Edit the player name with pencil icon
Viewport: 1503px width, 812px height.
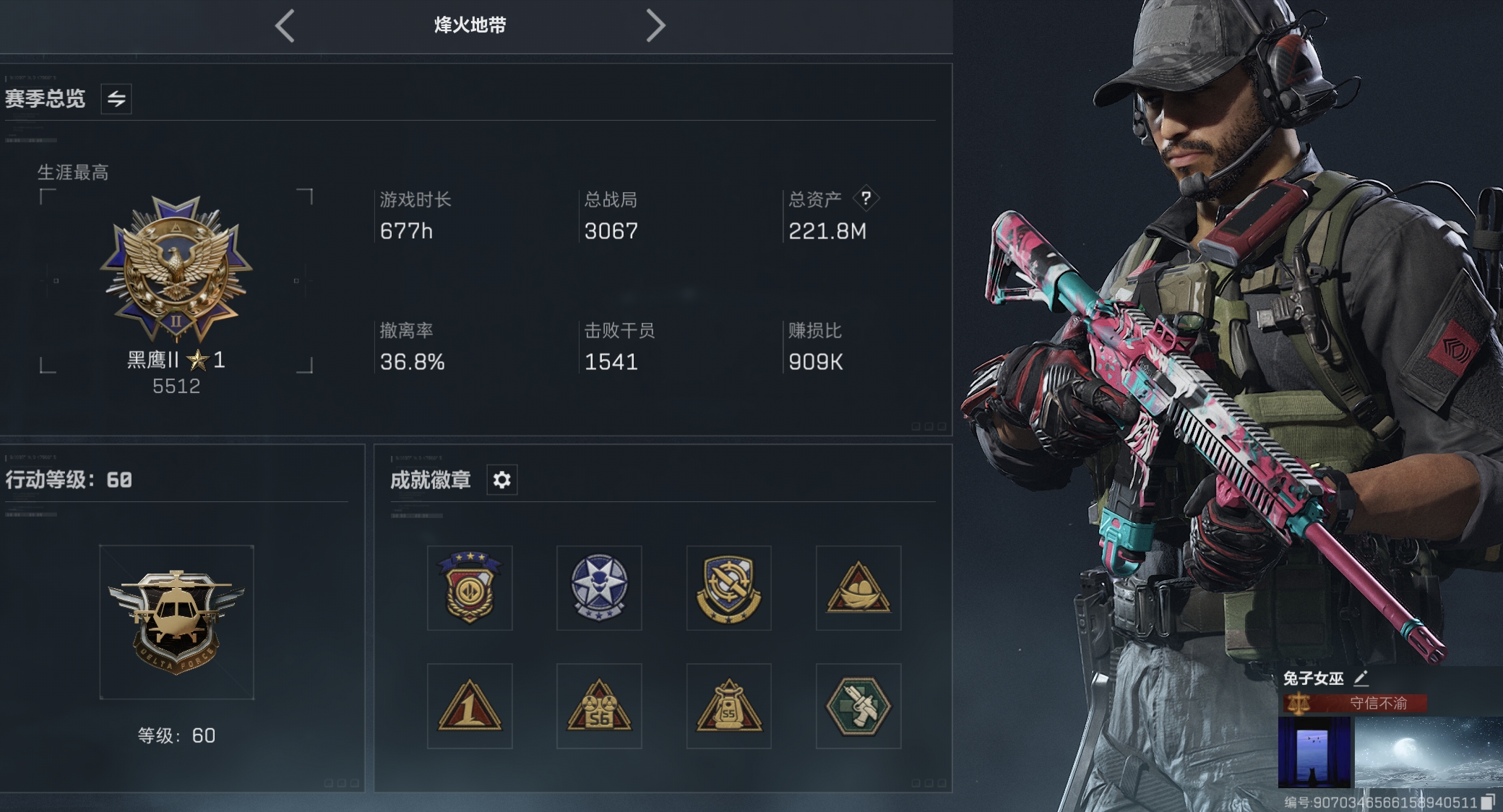pos(1361,678)
